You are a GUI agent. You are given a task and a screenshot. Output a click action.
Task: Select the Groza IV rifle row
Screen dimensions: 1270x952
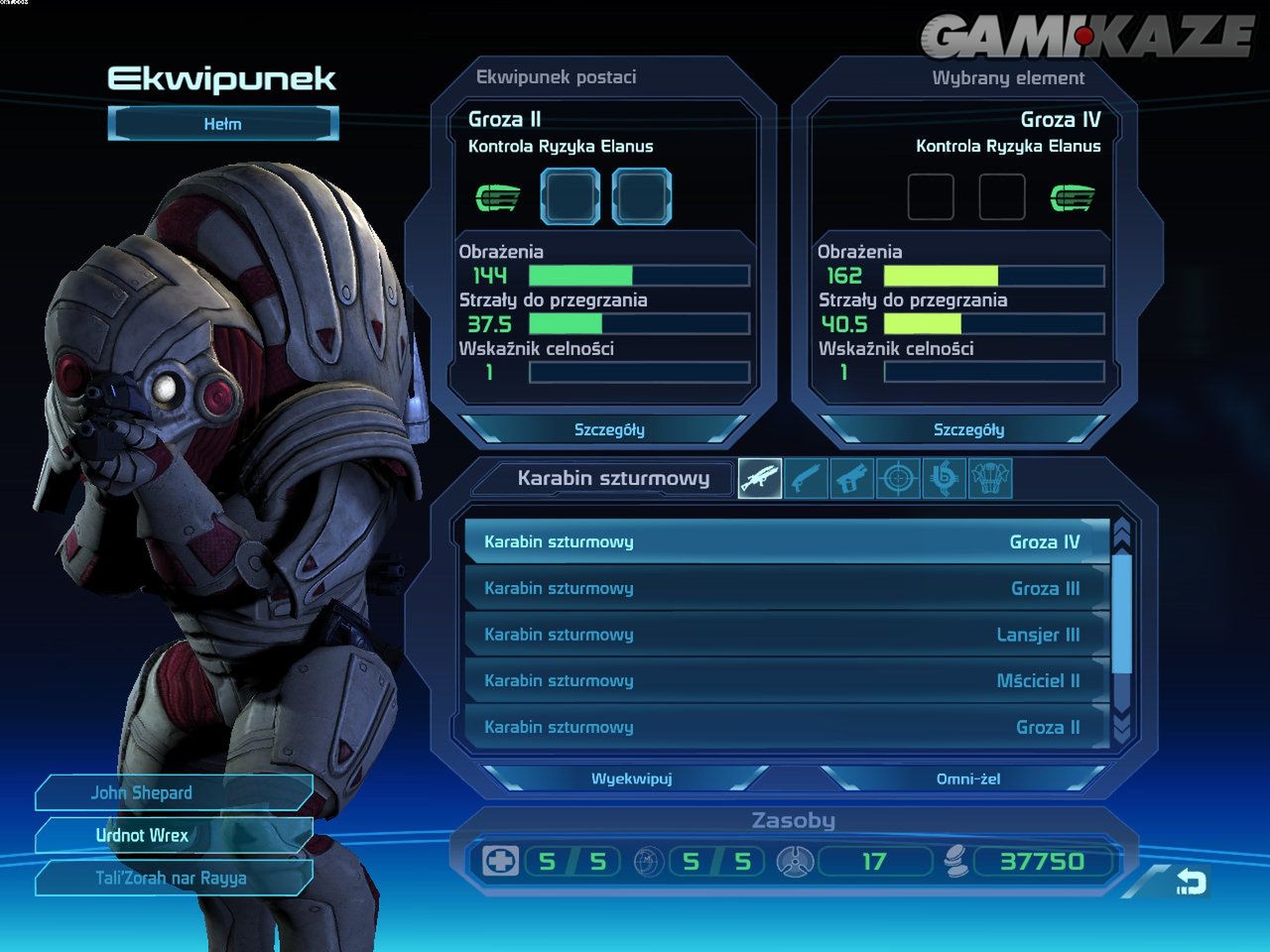tap(784, 541)
